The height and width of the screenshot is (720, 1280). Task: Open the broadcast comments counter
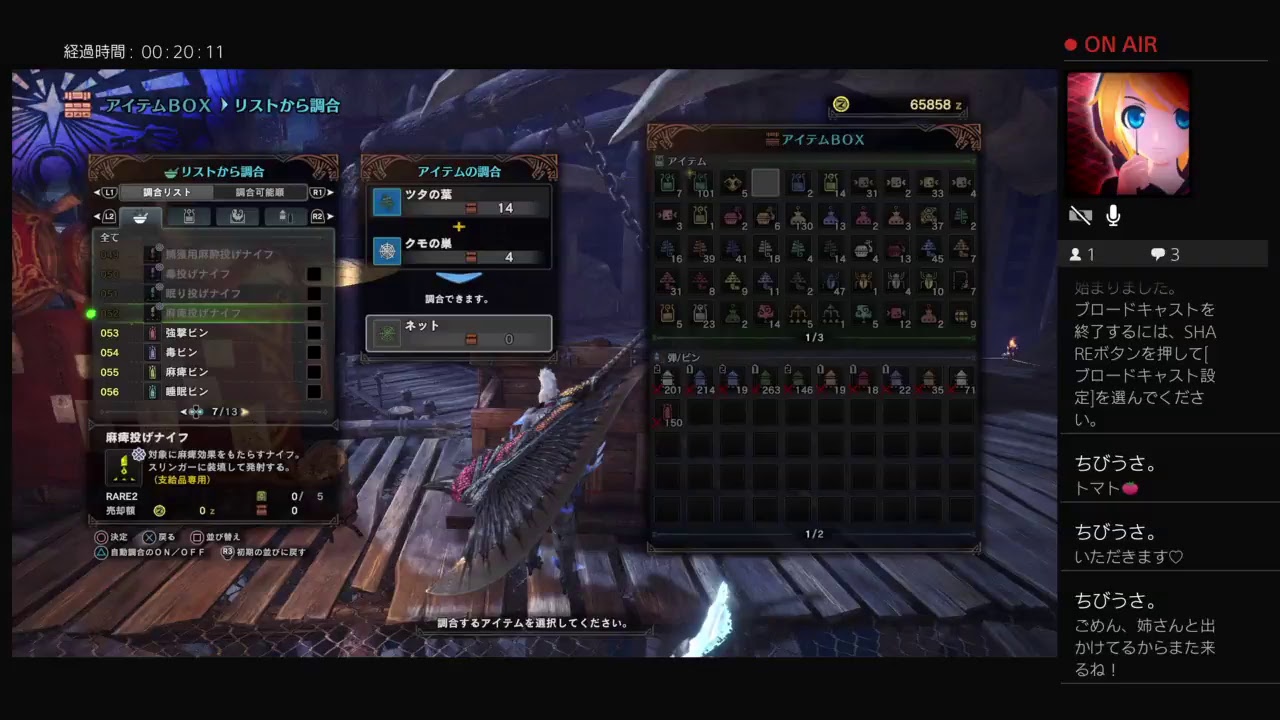[x=1164, y=254]
